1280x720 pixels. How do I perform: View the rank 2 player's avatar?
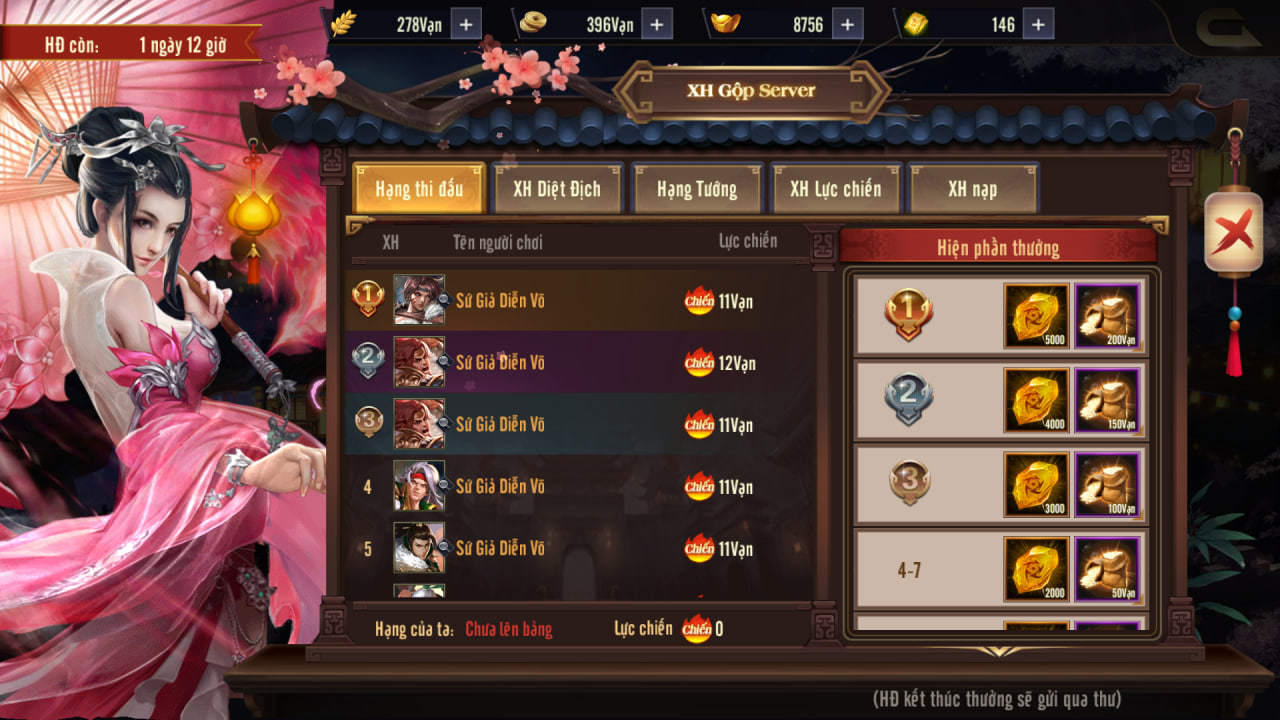[x=419, y=363]
